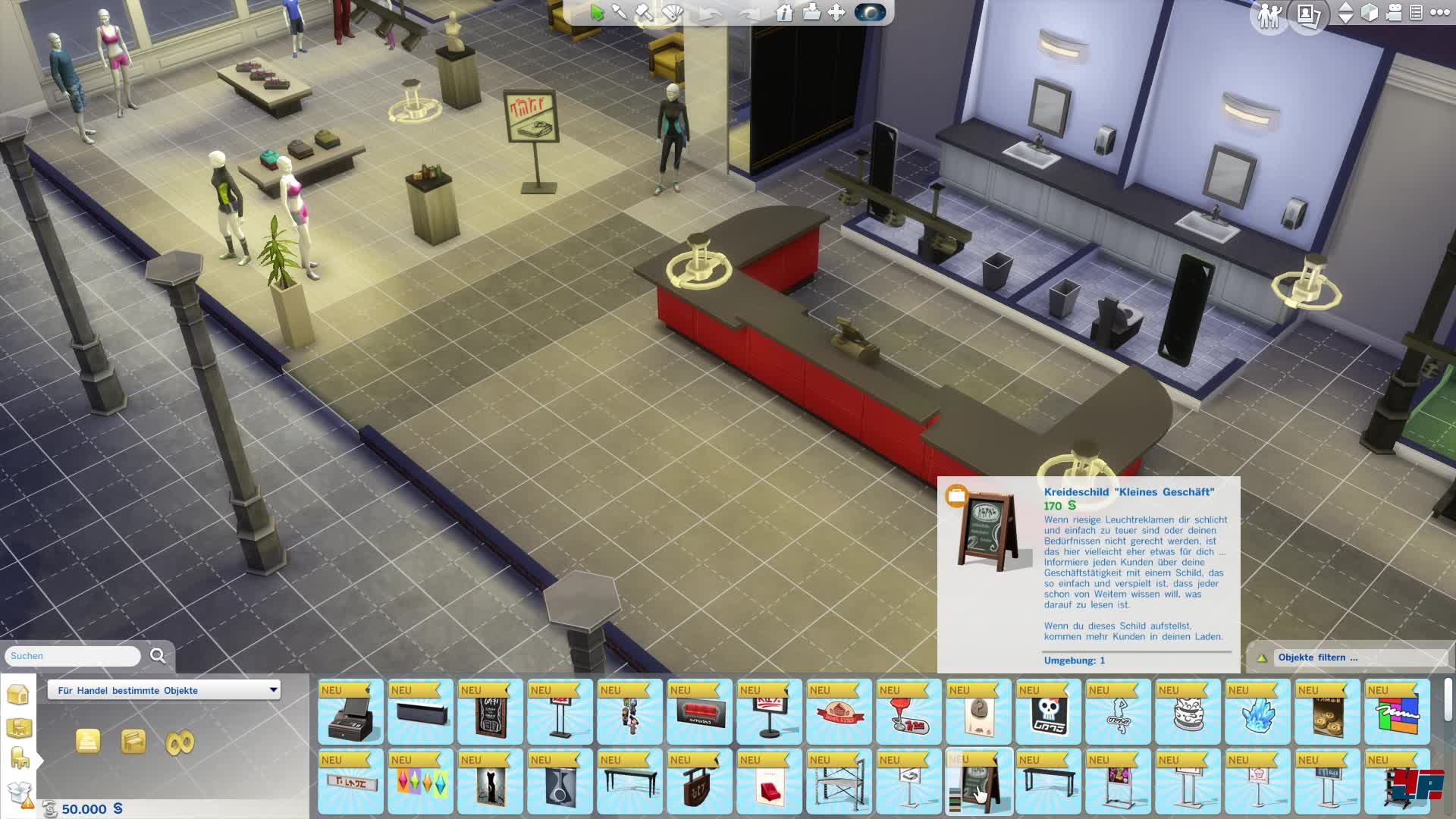
Task: Pick the black dress poster item
Action: point(490,783)
